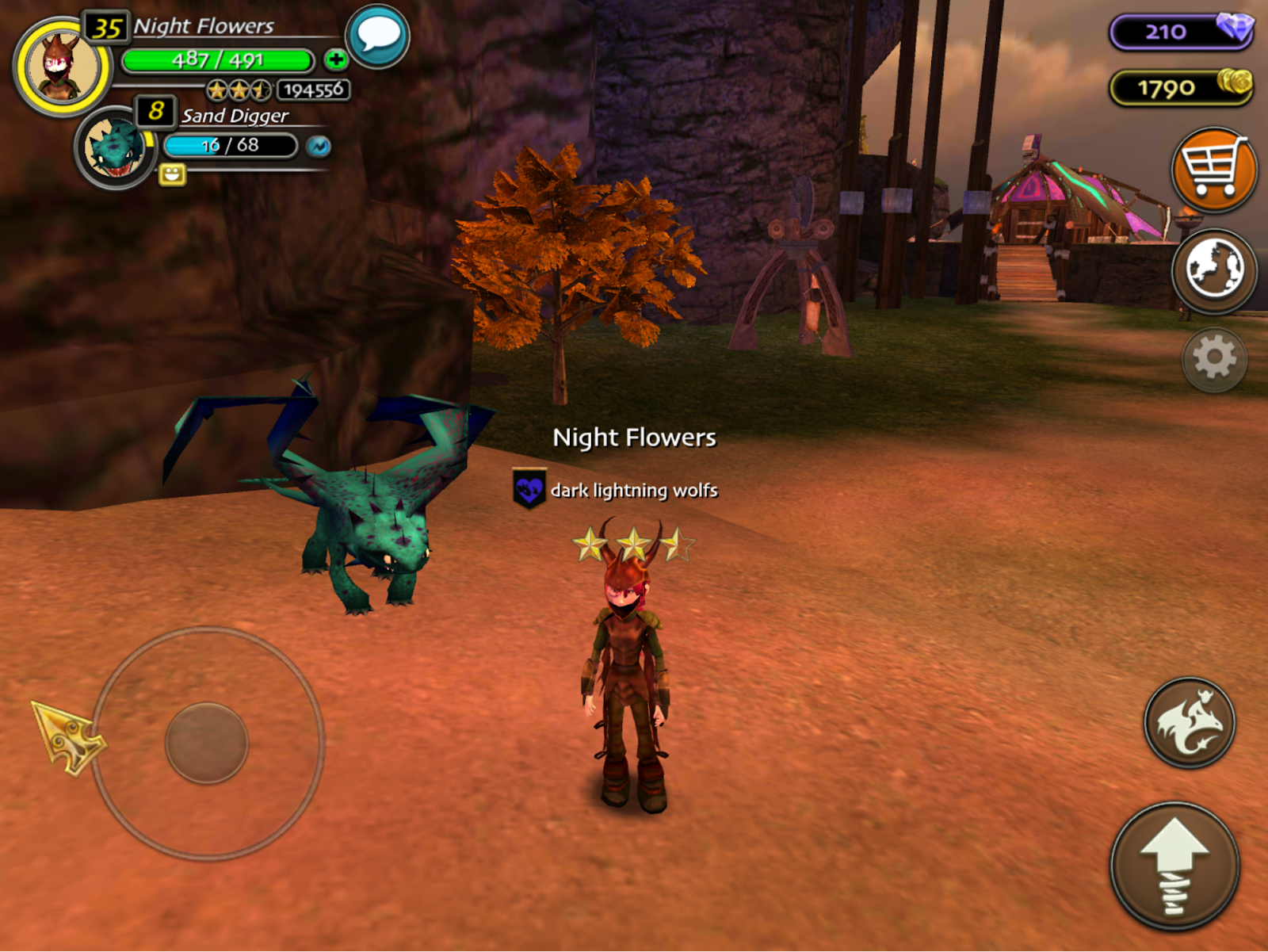
Task: Open the chat speech bubble
Action: pos(378,36)
